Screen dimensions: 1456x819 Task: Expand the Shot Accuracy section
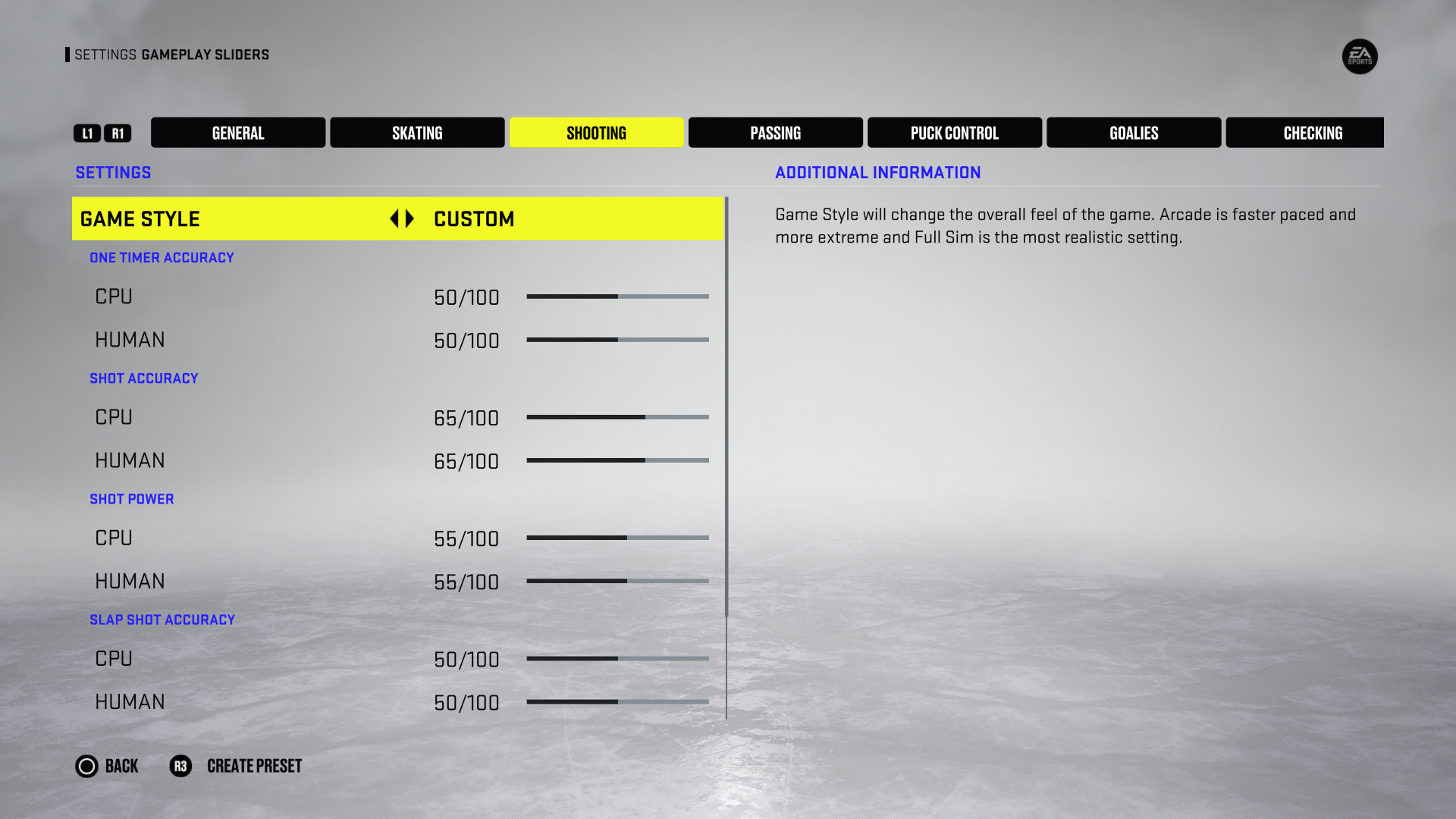(x=144, y=378)
